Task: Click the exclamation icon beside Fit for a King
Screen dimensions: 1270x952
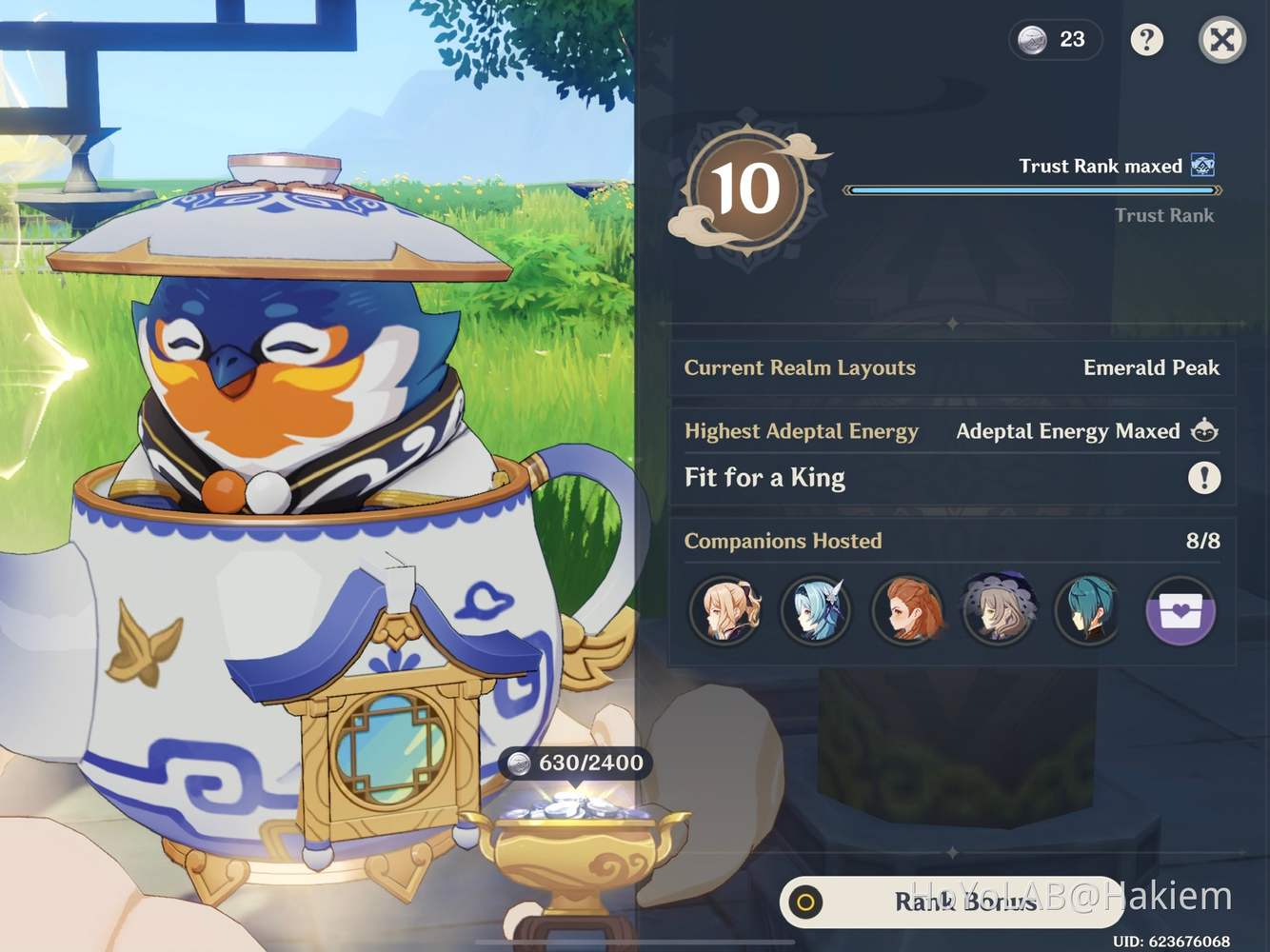Action: tap(1204, 479)
